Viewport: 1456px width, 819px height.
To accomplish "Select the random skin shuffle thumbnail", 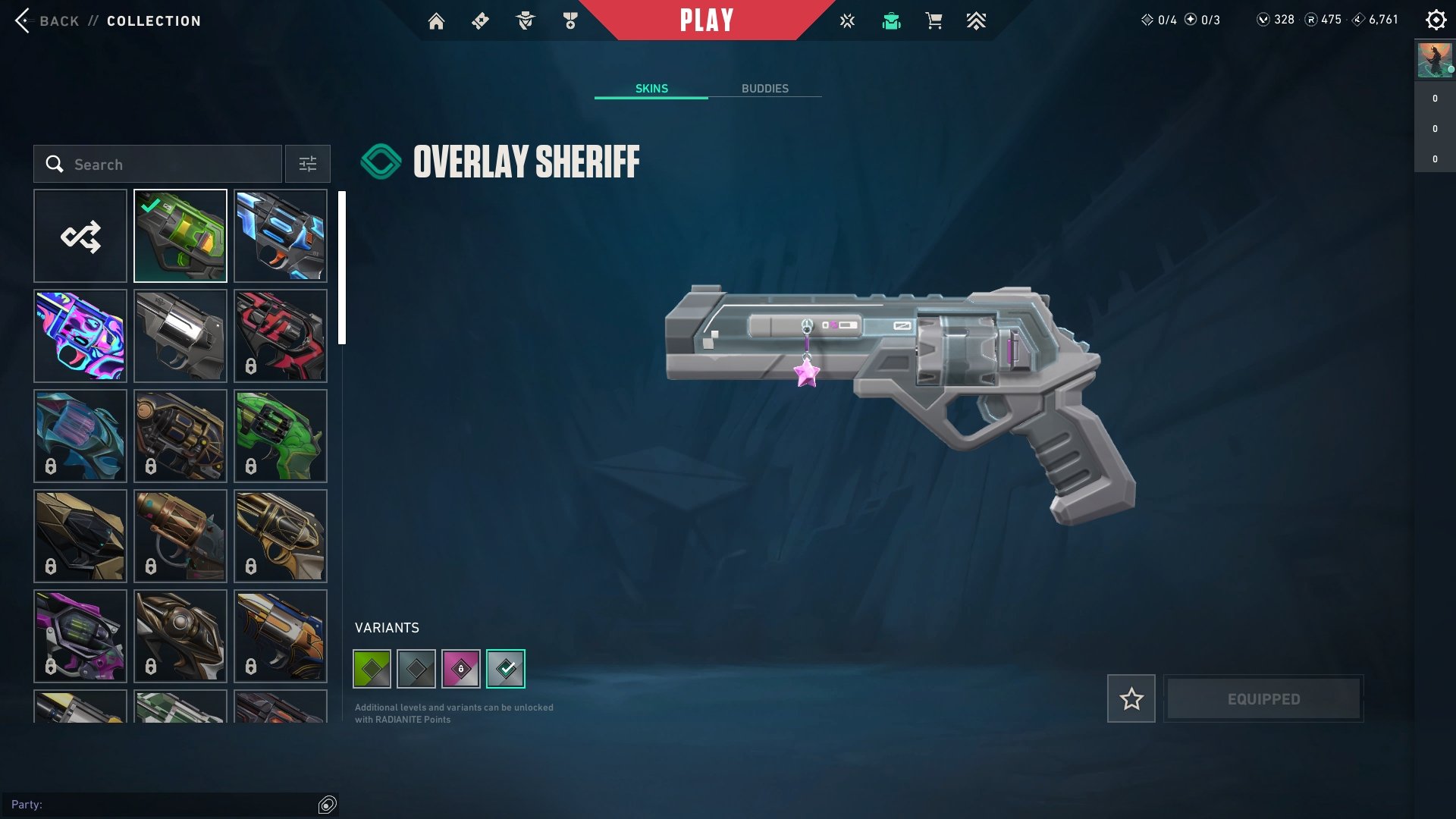I will (x=80, y=235).
